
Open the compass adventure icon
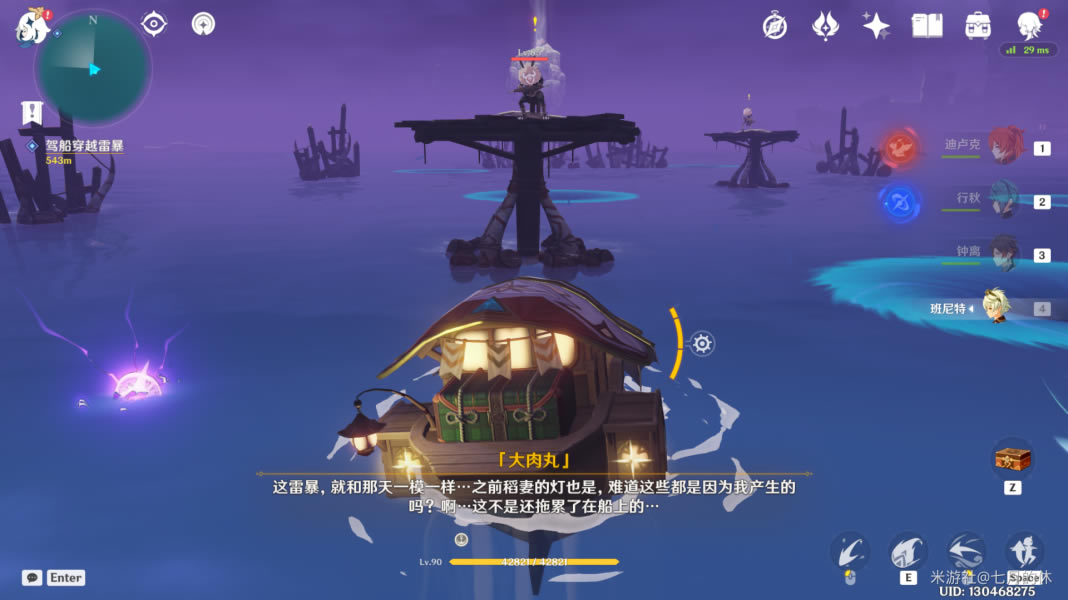[x=773, y=26]
